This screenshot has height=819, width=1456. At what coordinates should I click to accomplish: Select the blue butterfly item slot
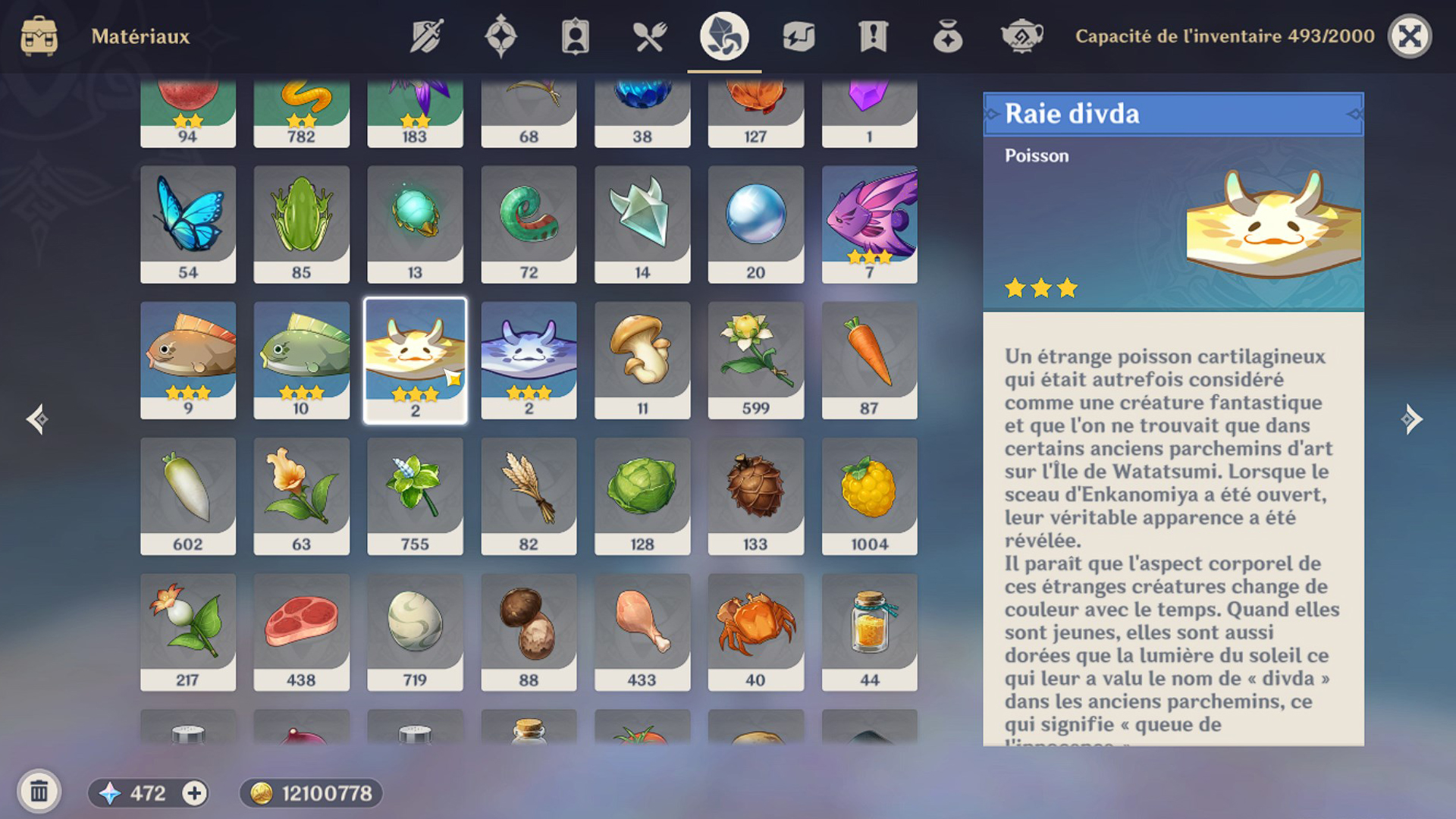188,224
